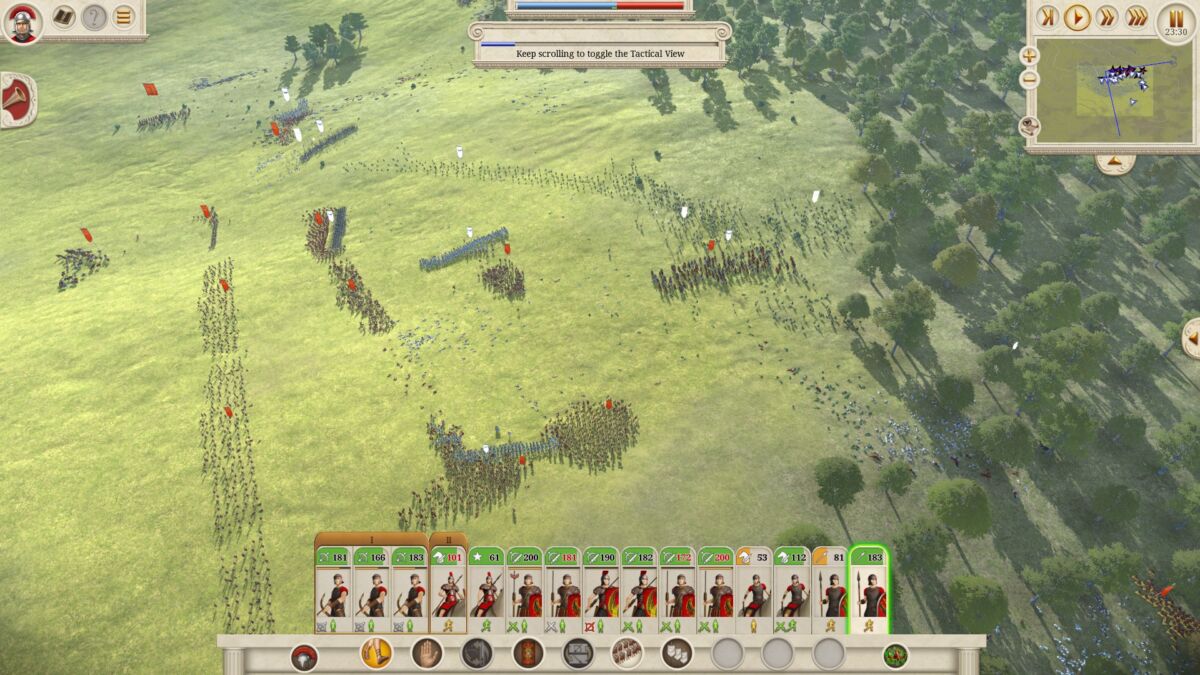
Task: Toggle the run sandal command button
Action: coord(376,653)
